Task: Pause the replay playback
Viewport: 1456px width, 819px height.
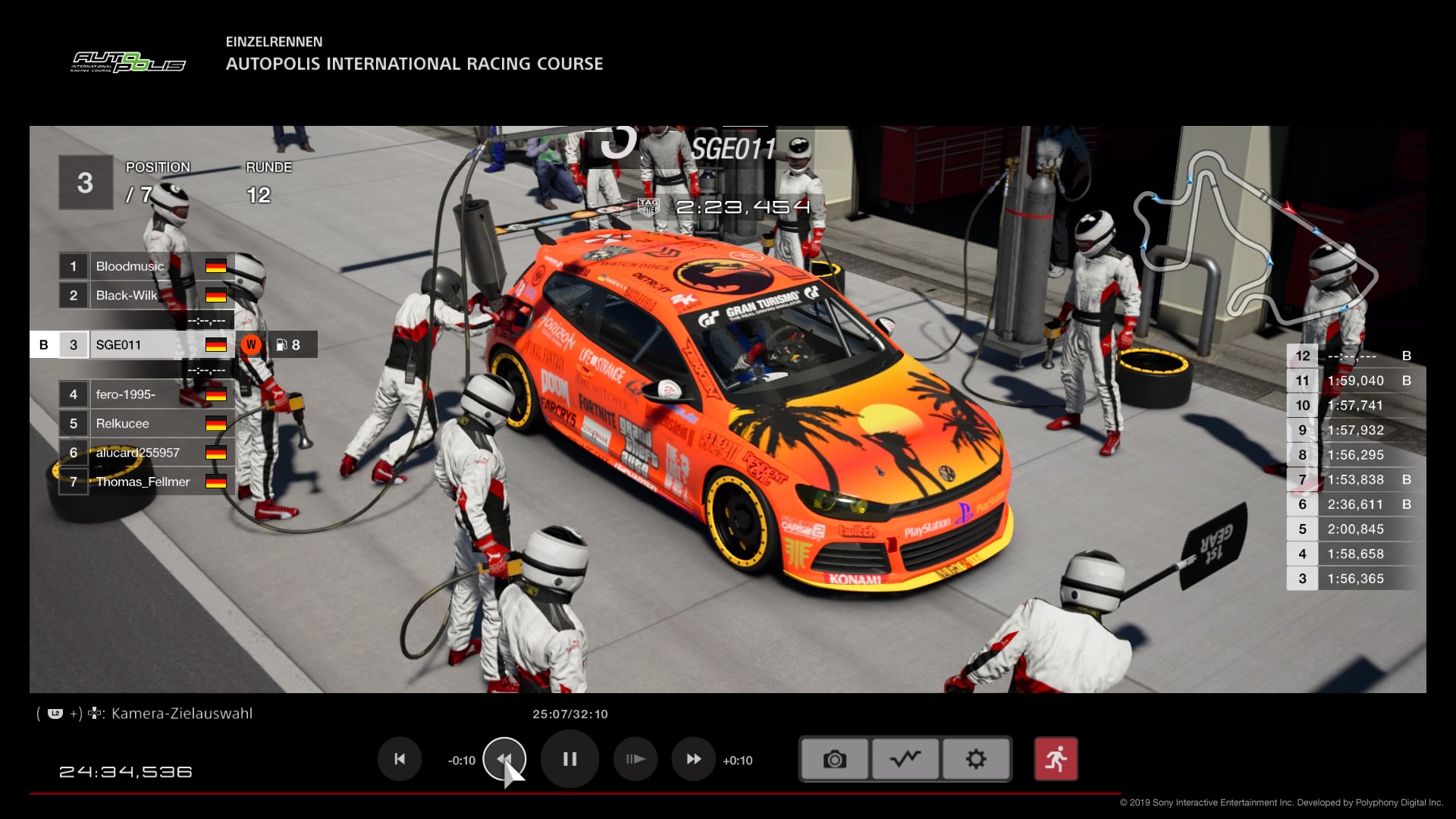Action: [570, 759]
